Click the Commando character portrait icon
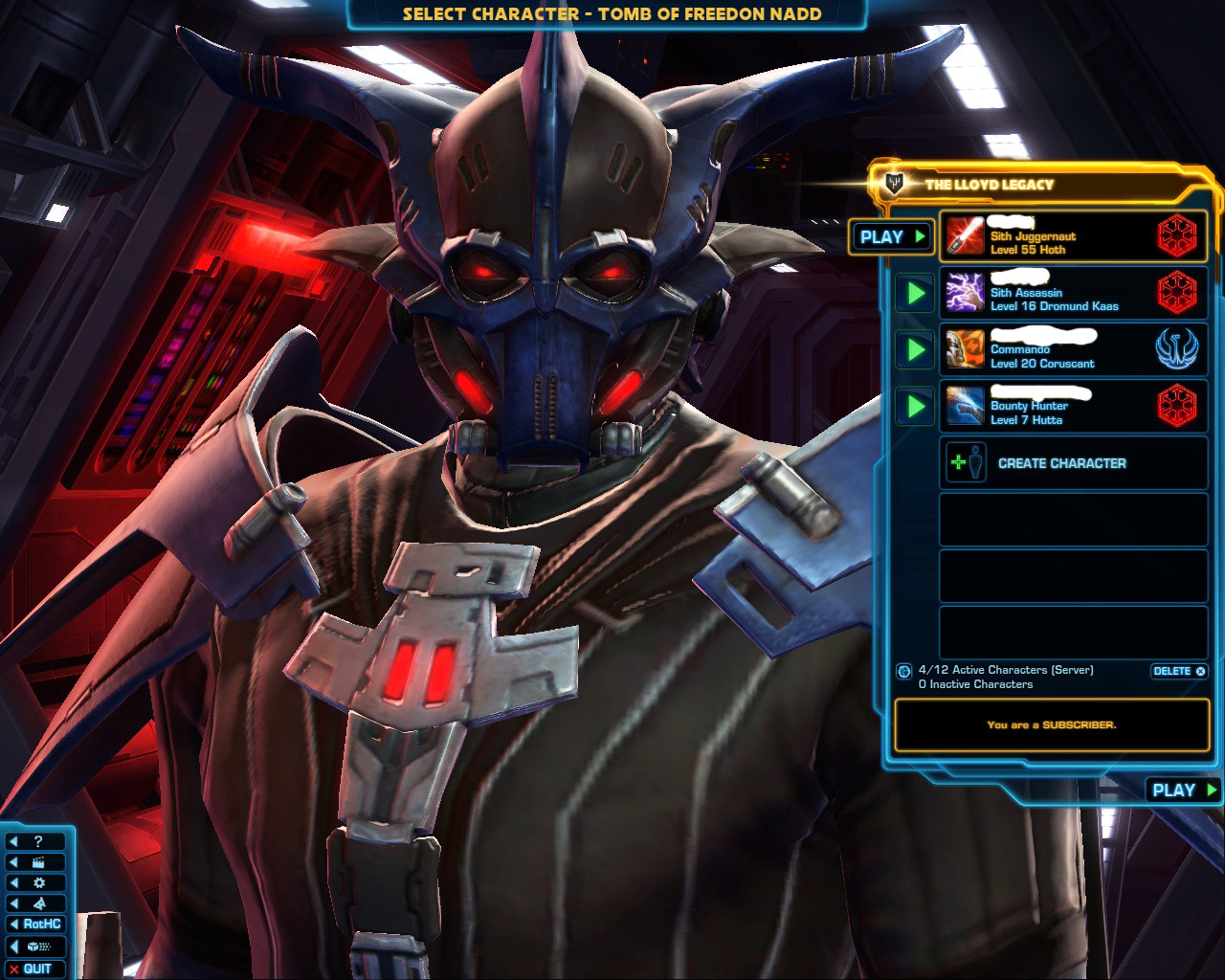This screenshot has width=1225, height=980. [966, 349]
